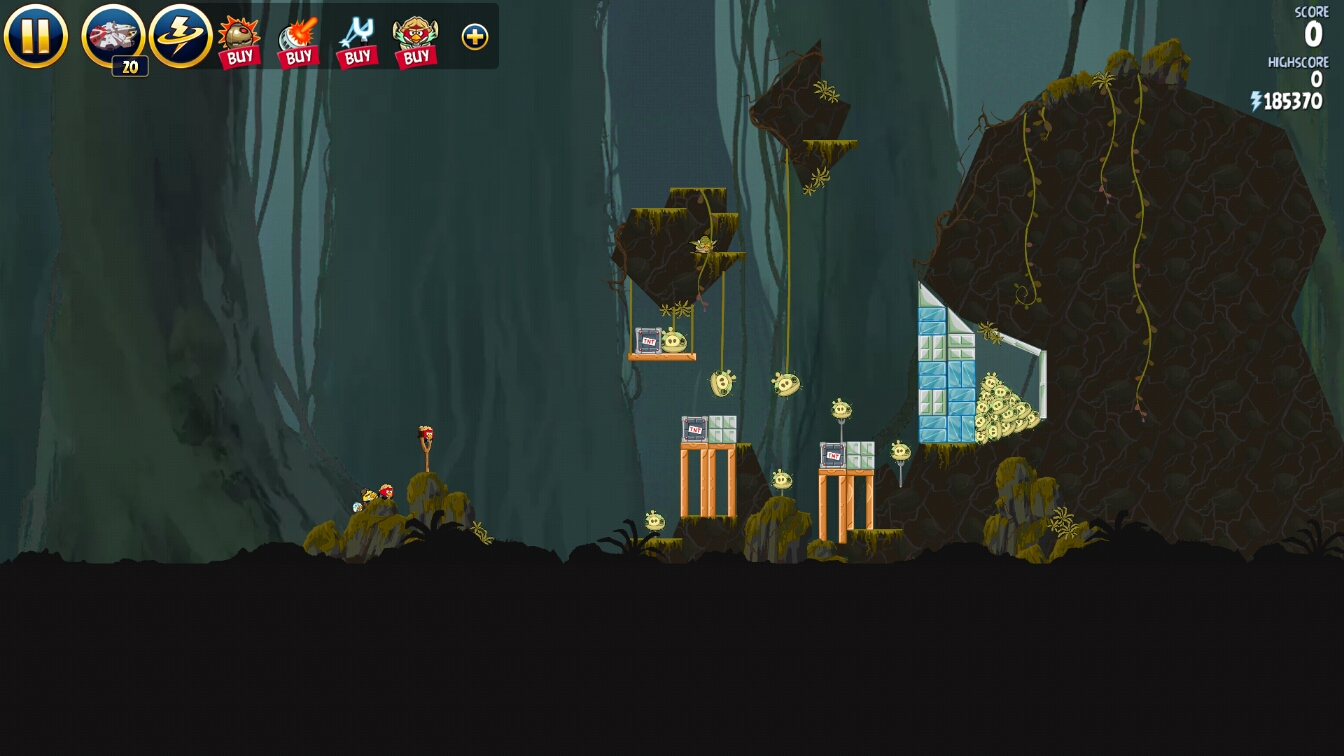Buy the blue lightsaber sling power-up
This screenshot has height=756, width=1344.
[357, 41]
